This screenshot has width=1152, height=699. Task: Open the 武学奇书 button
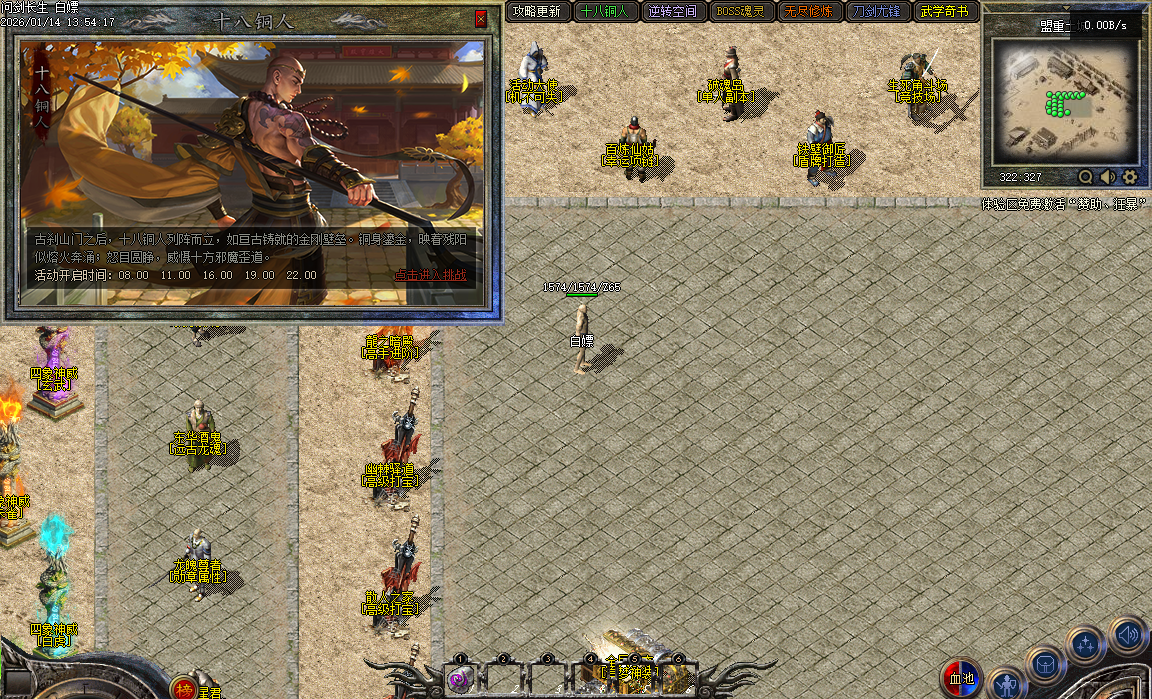pyautogui.click(x=945, y=12)
